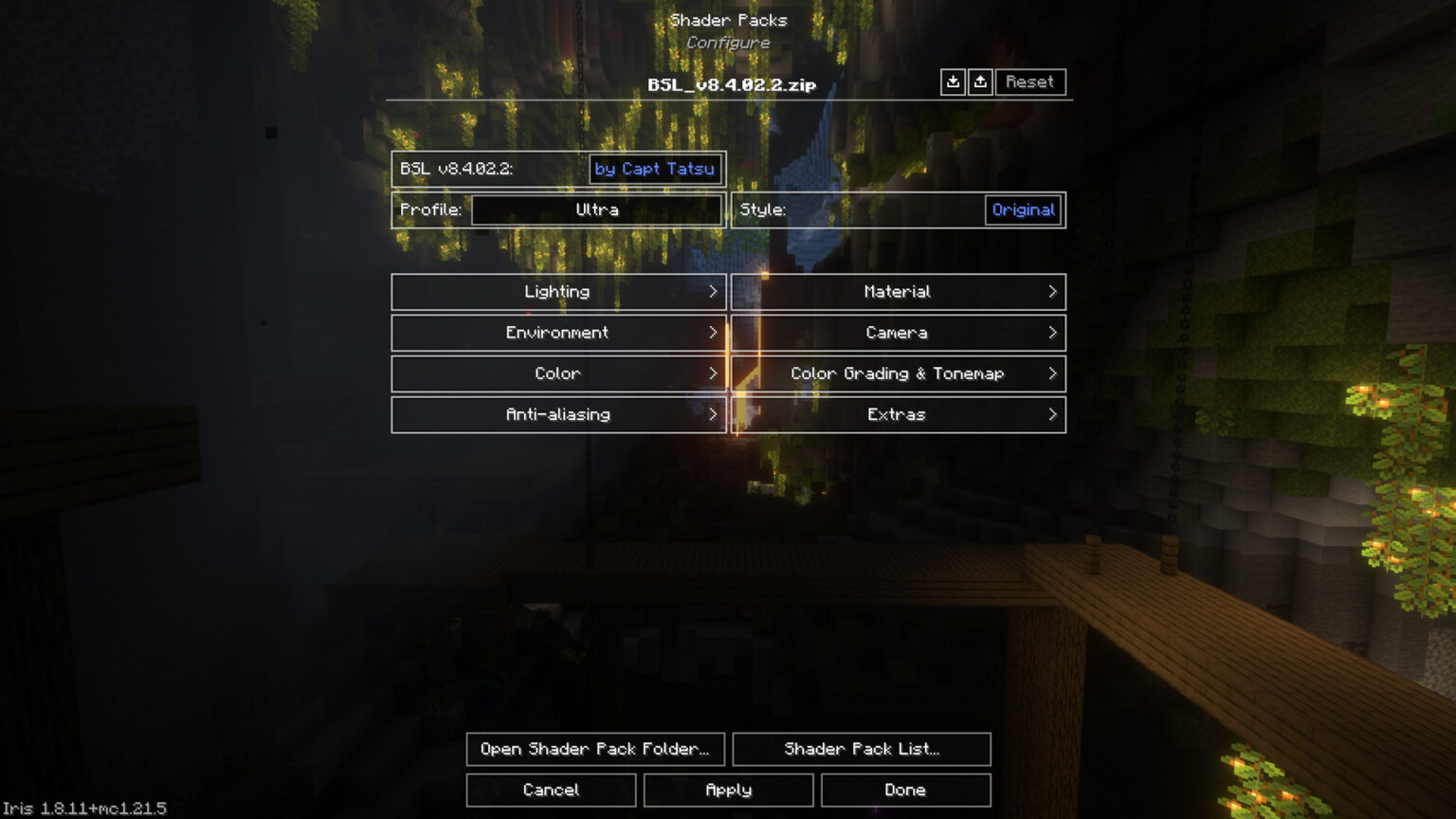Import shader settings from file
The width and height of the screenshot is (1456, 819).
pyautogui.click(x=954, y=82)
